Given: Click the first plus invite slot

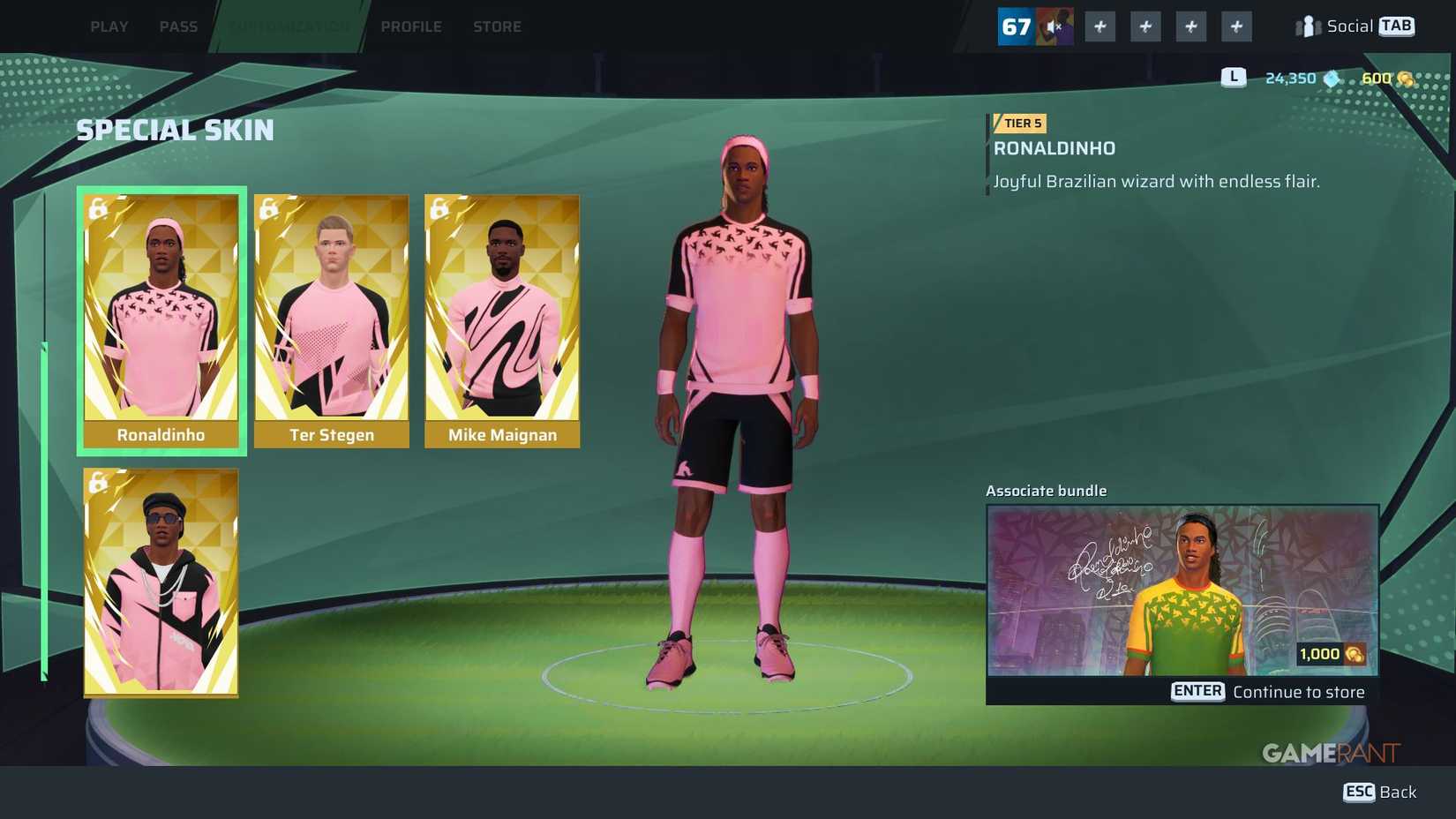Looking at the screenshot, I should pyautogui.click(x=1100, y=26).
